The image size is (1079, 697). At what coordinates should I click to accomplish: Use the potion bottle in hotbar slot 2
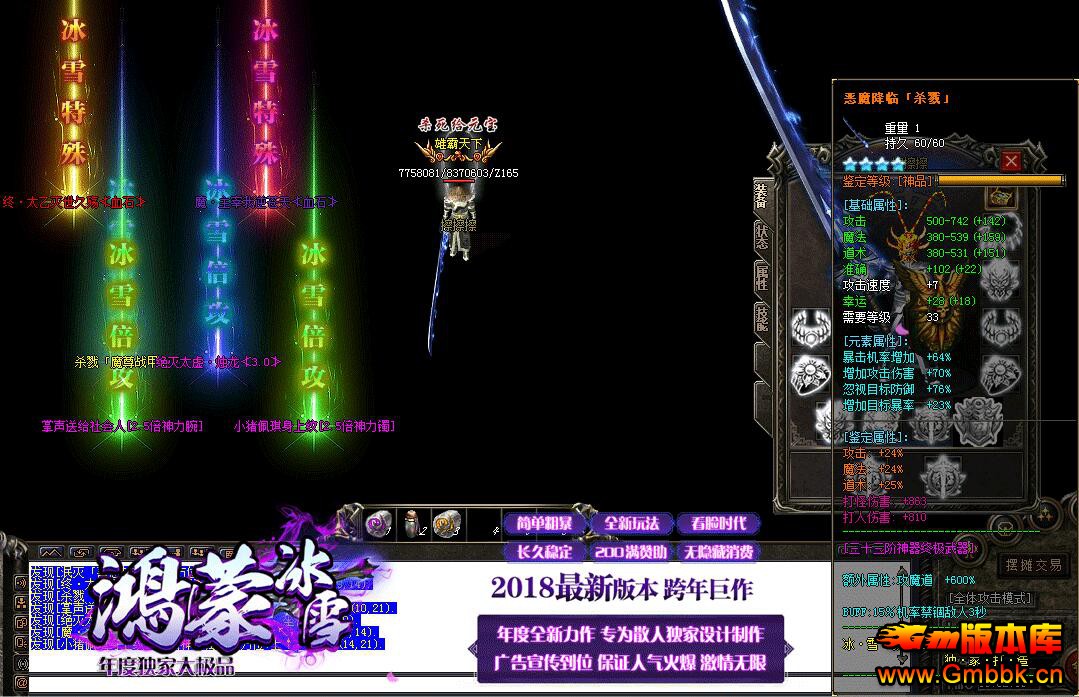(412, 523)
